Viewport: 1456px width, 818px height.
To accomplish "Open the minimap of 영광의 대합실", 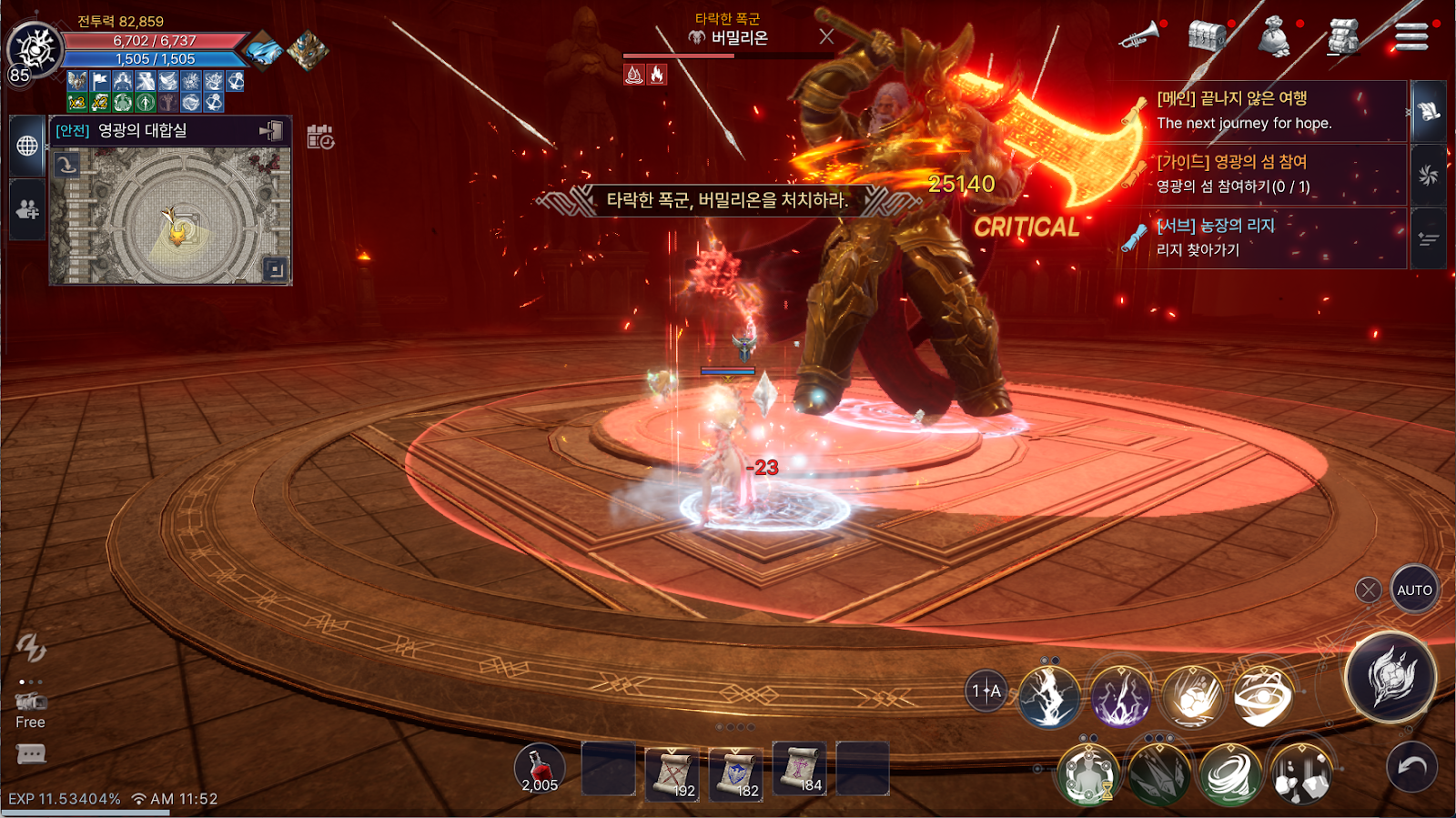I will pyautogui.click(x=170, y=217).
